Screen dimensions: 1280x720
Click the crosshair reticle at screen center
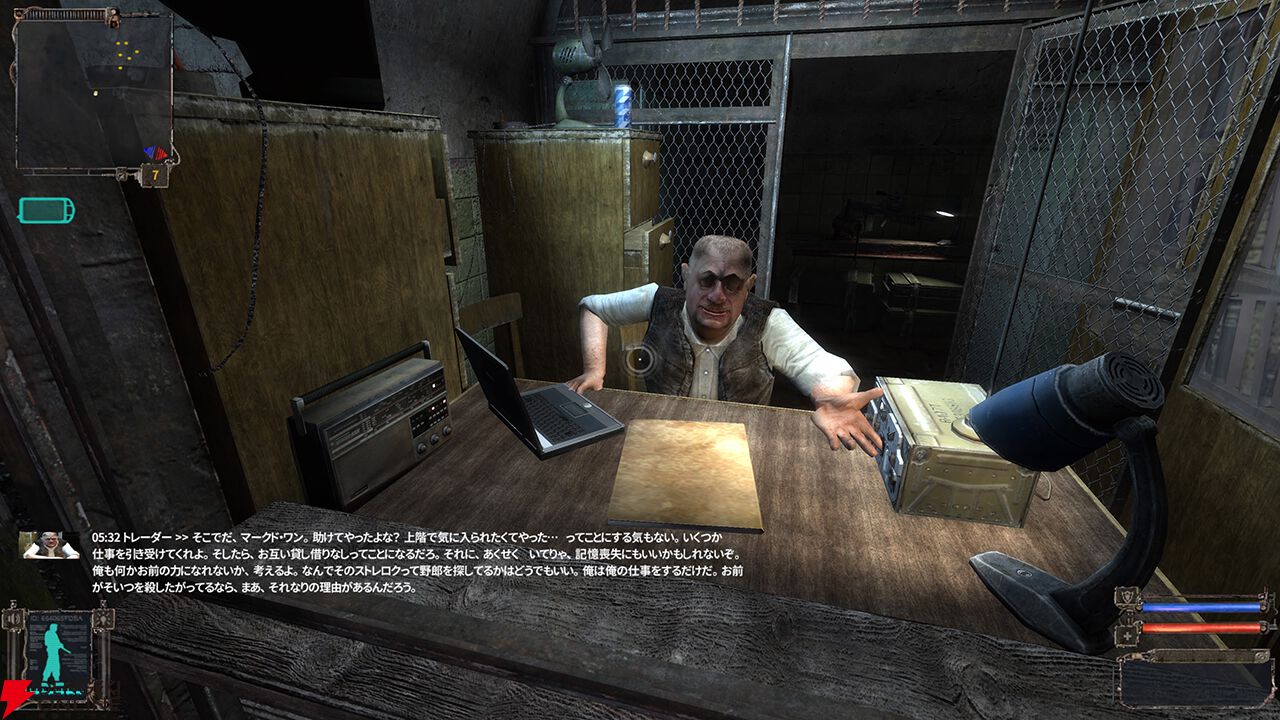click(640, 360)
